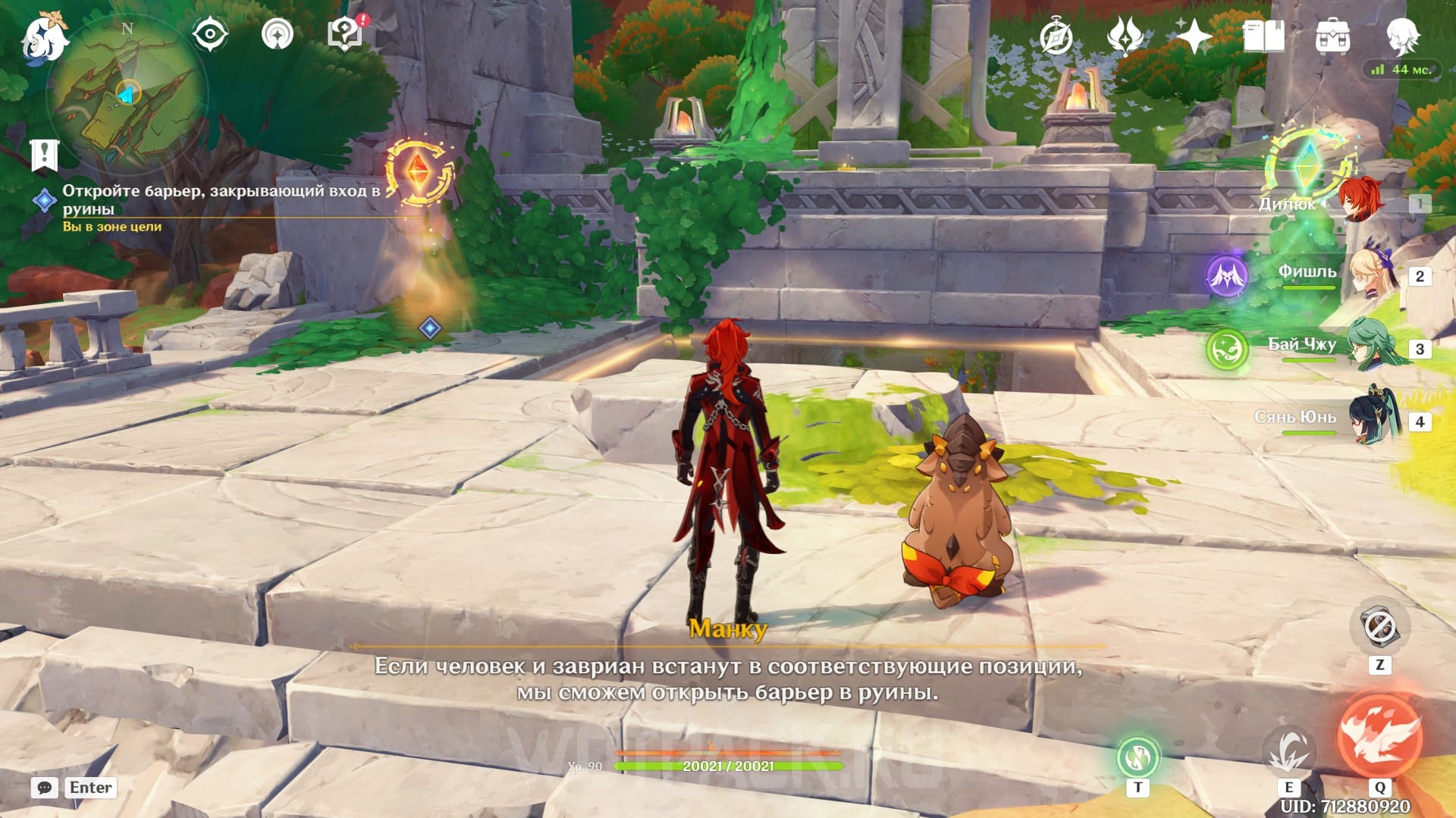Use Diluc's elemental skill icon
This screenshot has height=818, width=1456.
(1288, 750)
